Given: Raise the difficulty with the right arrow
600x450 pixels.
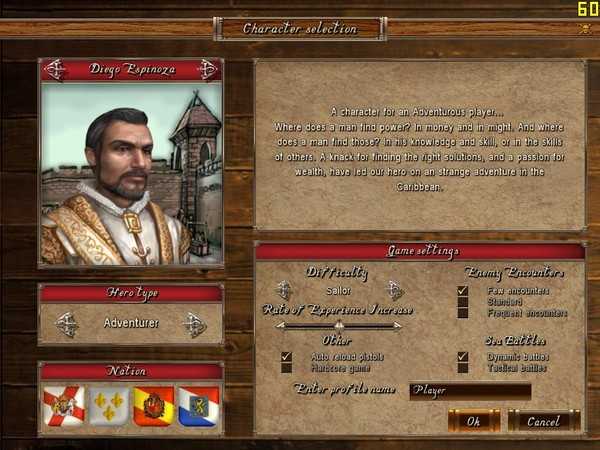Looking at the screenshot, I should point(394,290).
